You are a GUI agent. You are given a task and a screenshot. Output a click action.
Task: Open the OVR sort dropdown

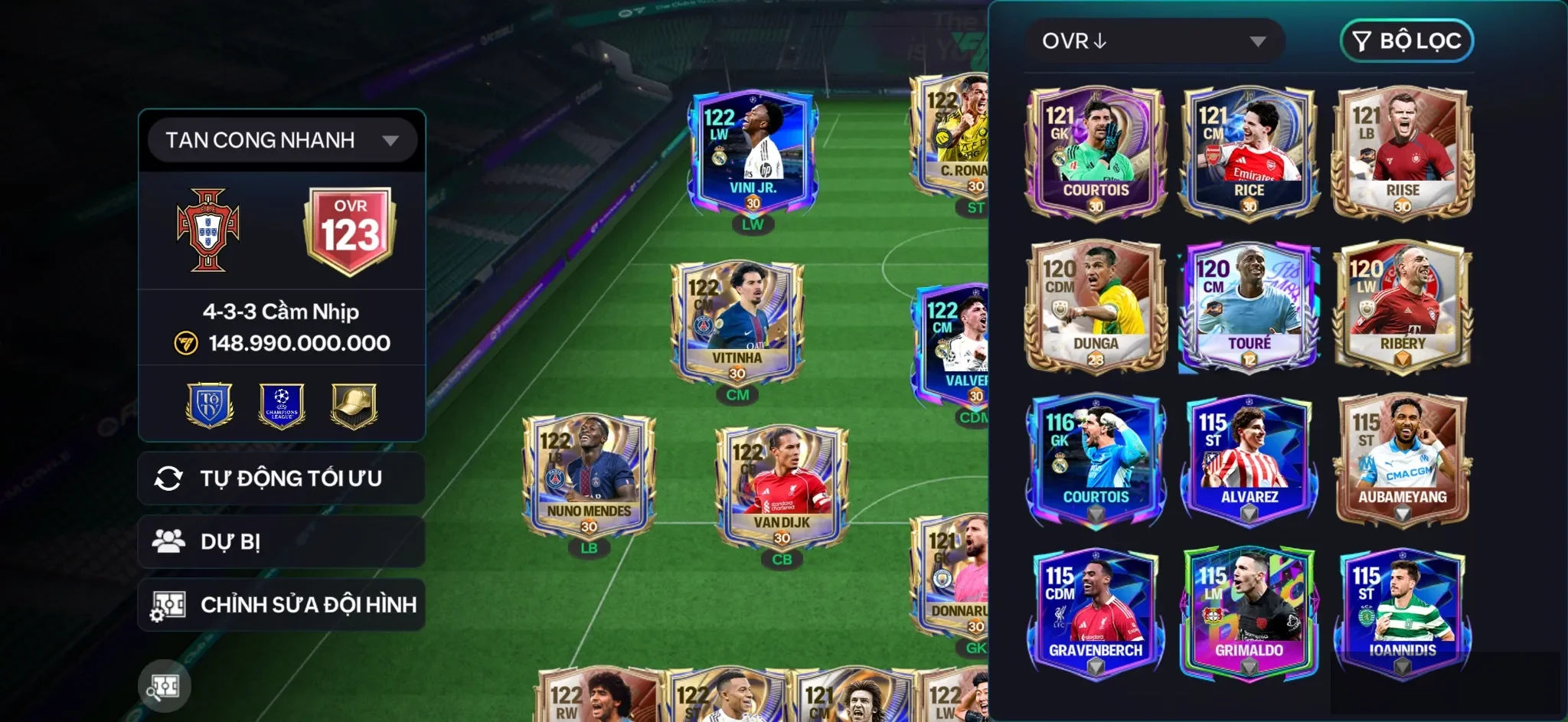tap(1156, 41)
